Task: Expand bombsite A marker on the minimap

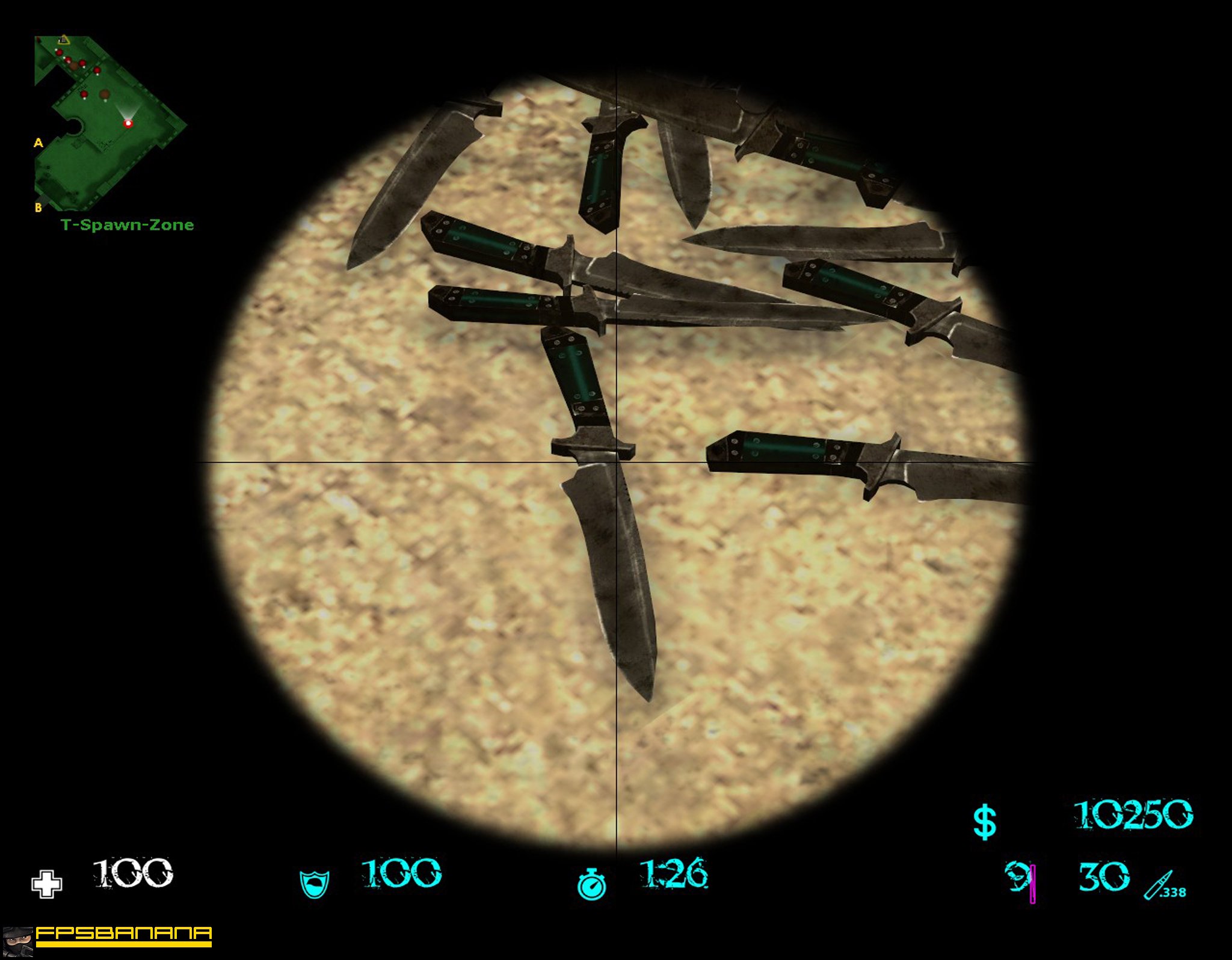Action: click(x=38, y=144)
